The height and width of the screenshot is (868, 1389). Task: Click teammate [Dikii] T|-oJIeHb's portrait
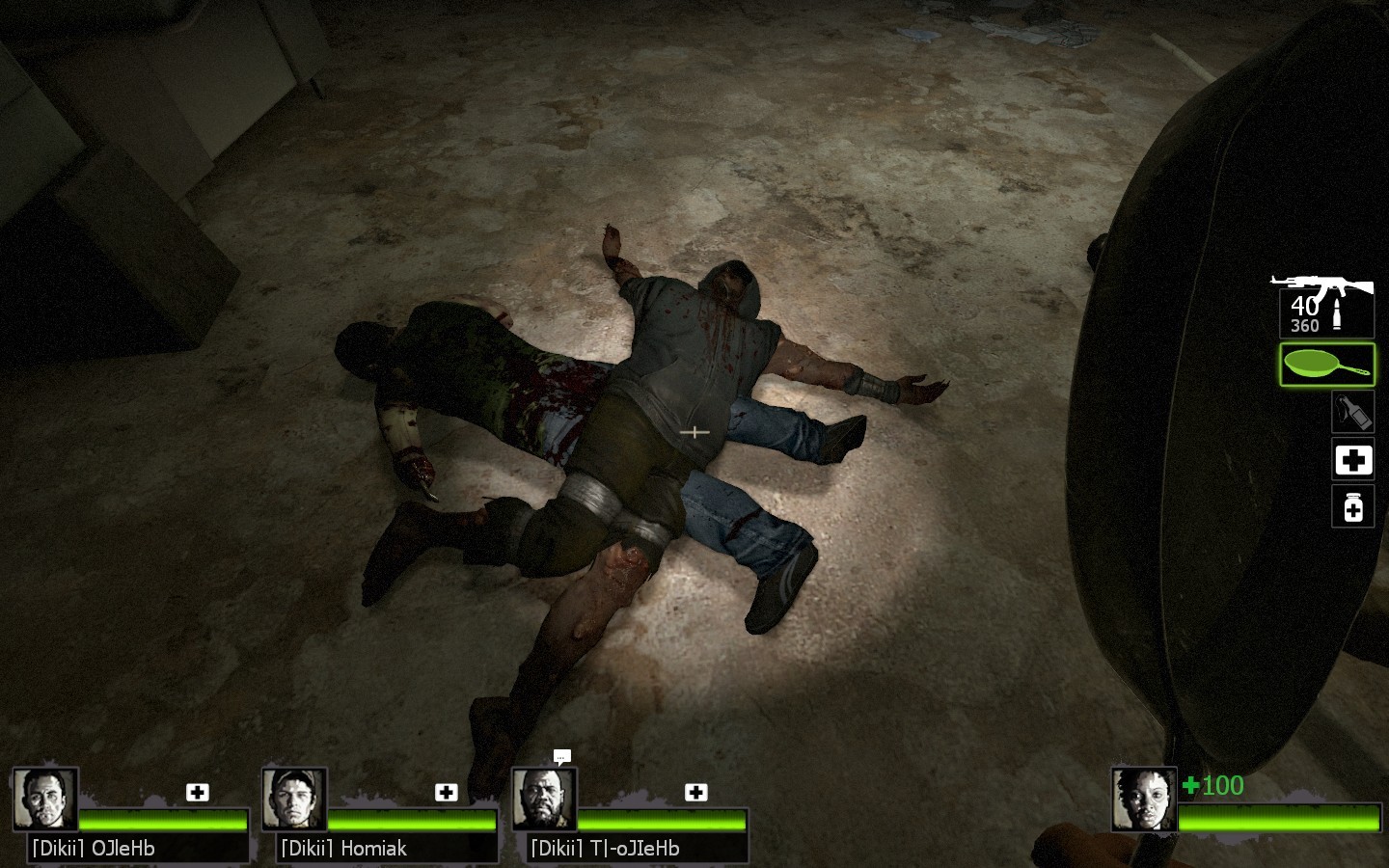tap(544, 799)
